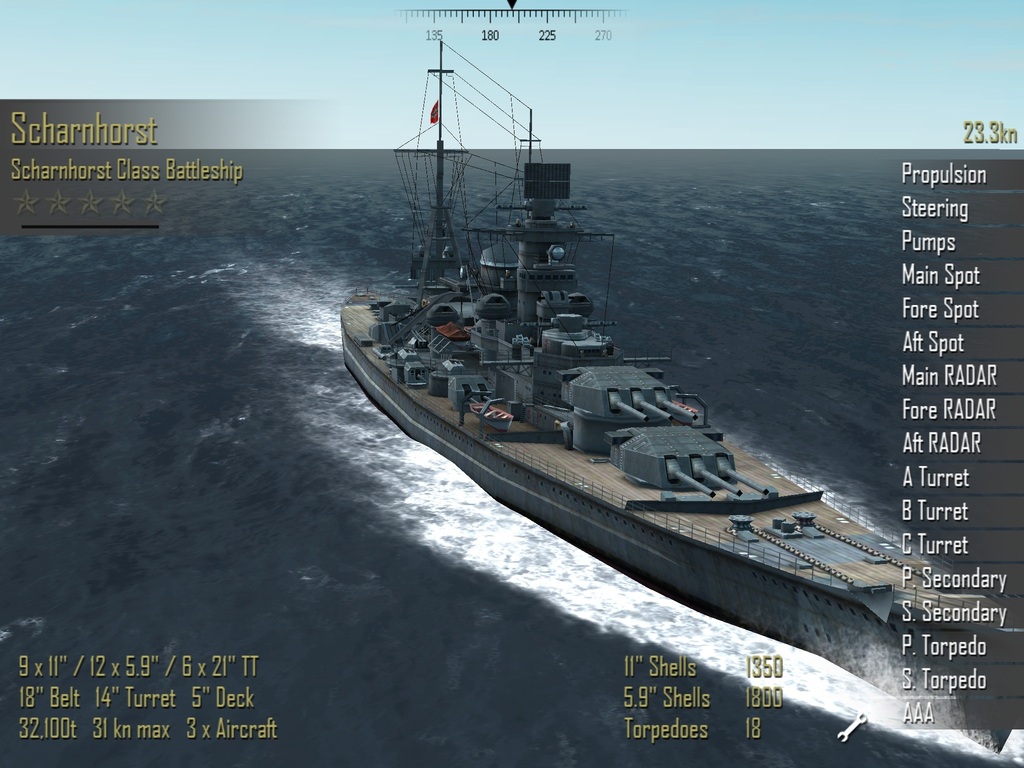The width and height of the screenshot is (1024, 768).
Task: Select the P. Torpedo entry
Action: click(x=943, y=646)
